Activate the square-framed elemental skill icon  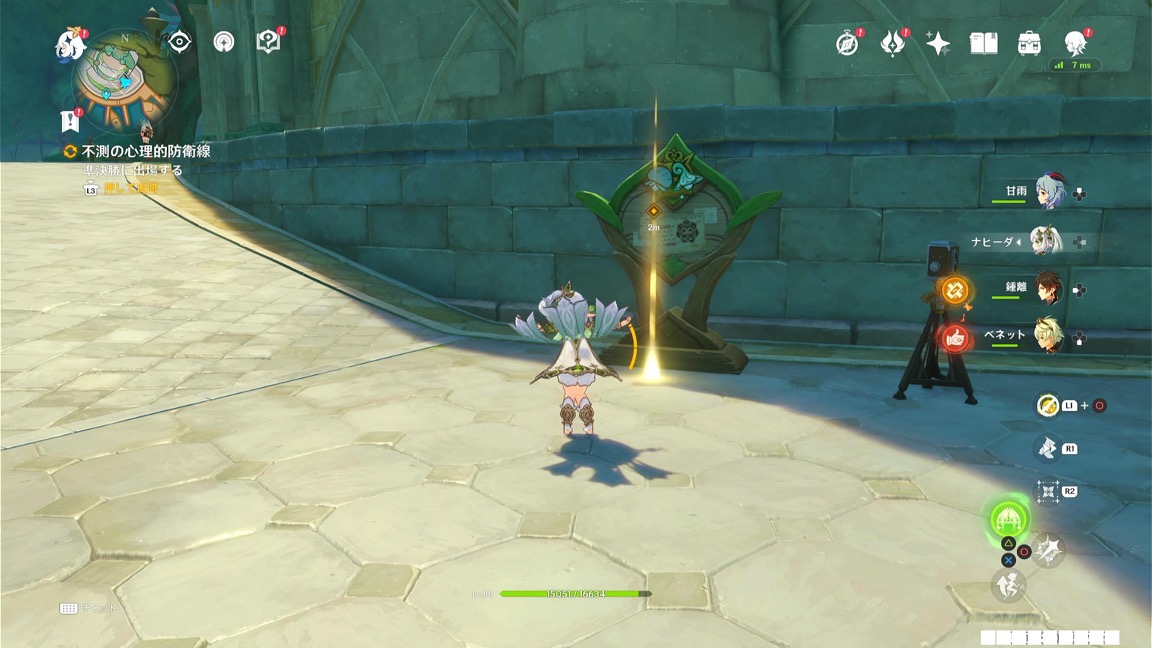1047,491
